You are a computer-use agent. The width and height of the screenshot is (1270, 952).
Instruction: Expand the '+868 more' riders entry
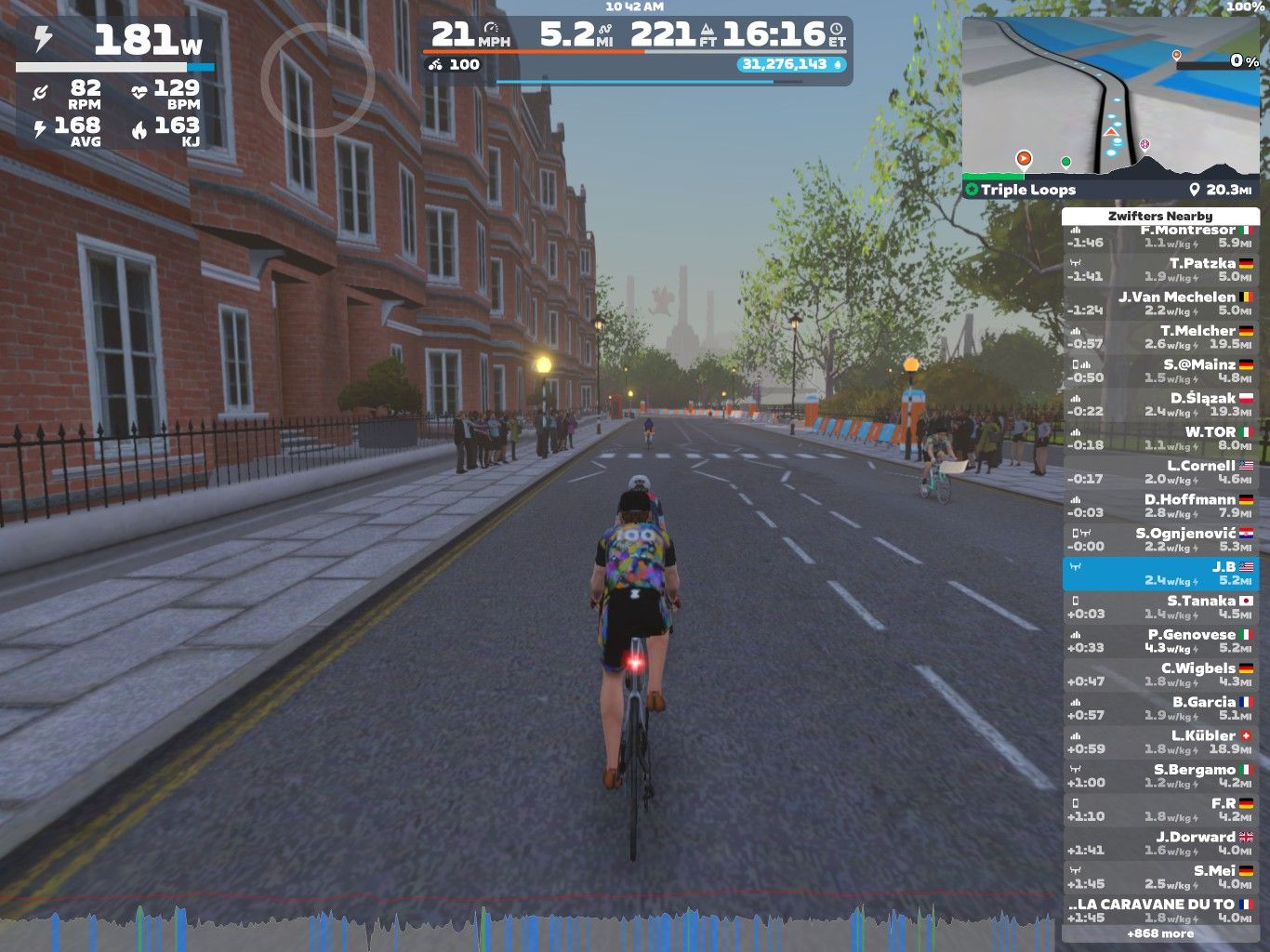[x=1160, y=933]
